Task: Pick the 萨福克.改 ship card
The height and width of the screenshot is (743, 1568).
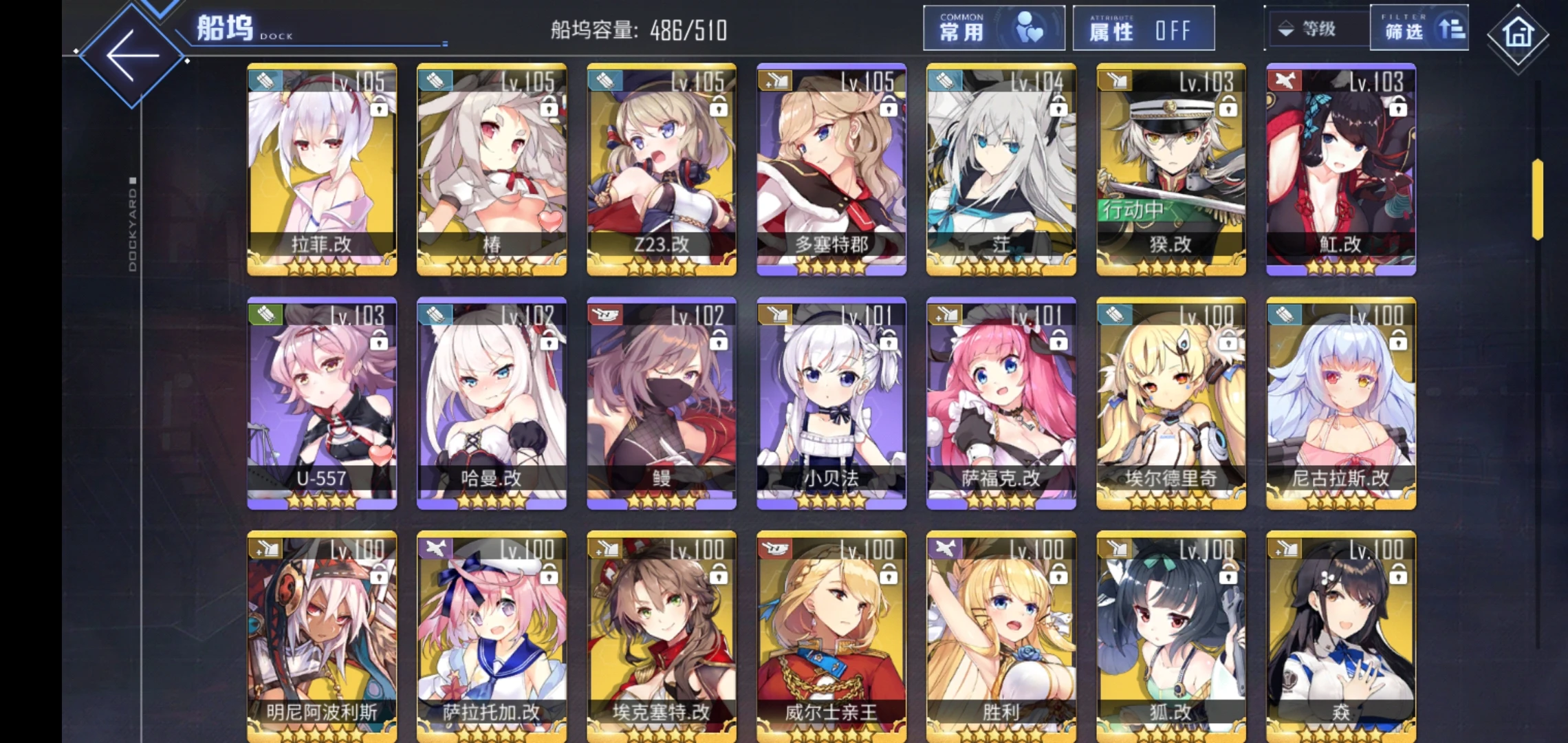Action: click(x=1001, y=403)
